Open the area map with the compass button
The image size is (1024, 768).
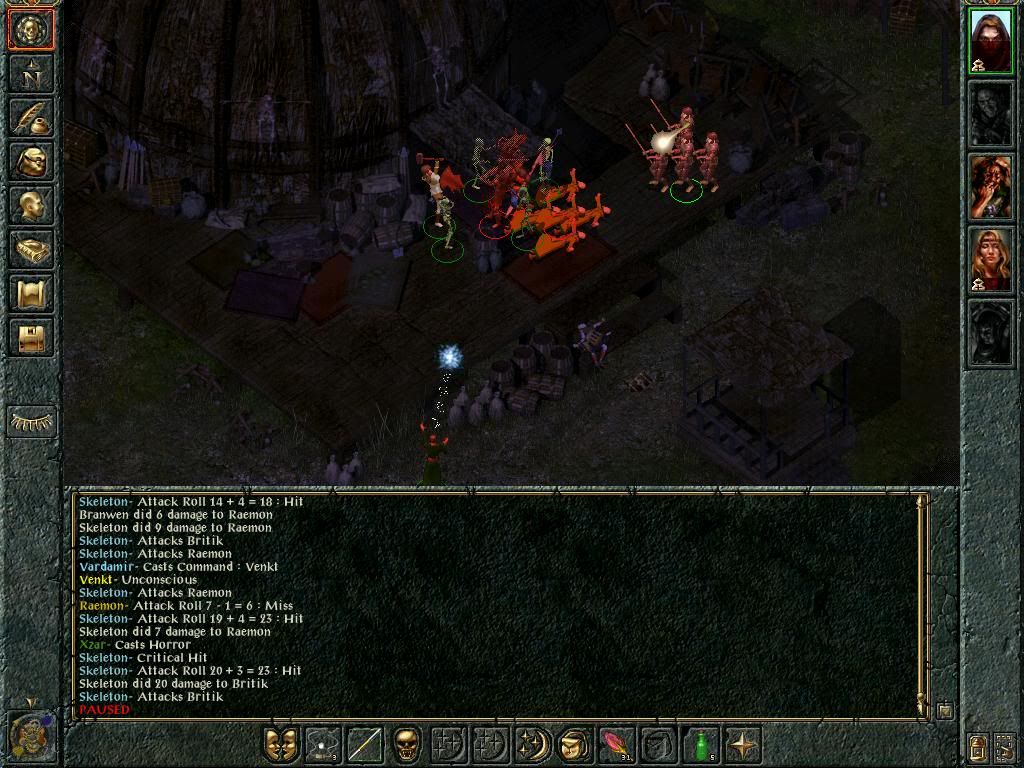pyautogui.click(x=31, y=72)
